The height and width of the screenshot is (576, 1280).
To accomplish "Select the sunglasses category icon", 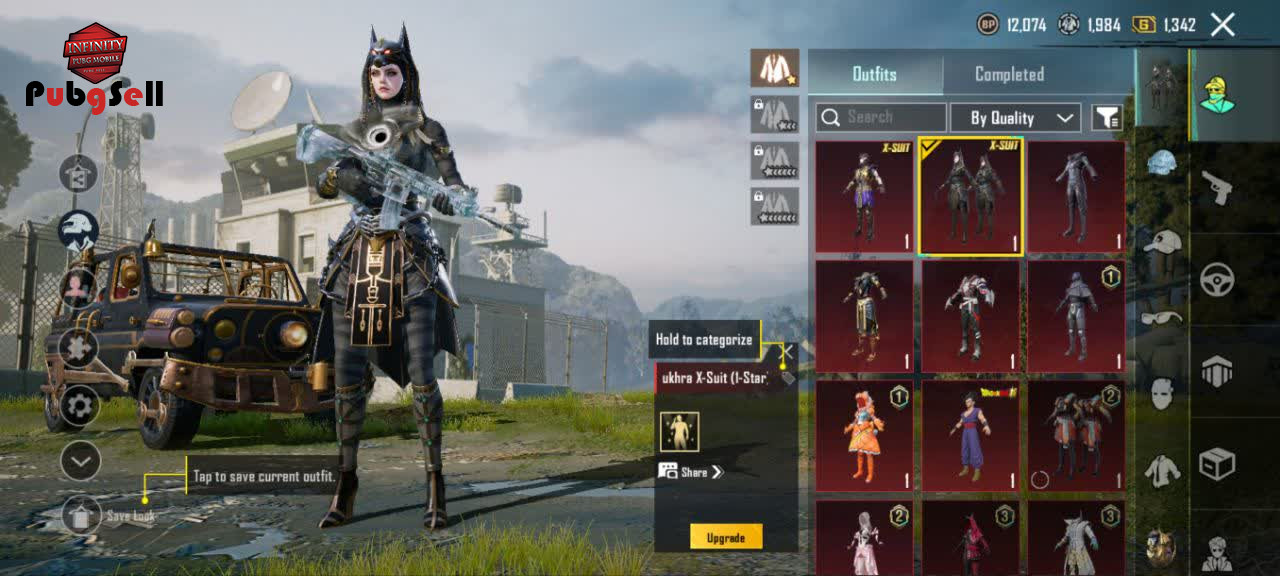I will click(1162, 318).
